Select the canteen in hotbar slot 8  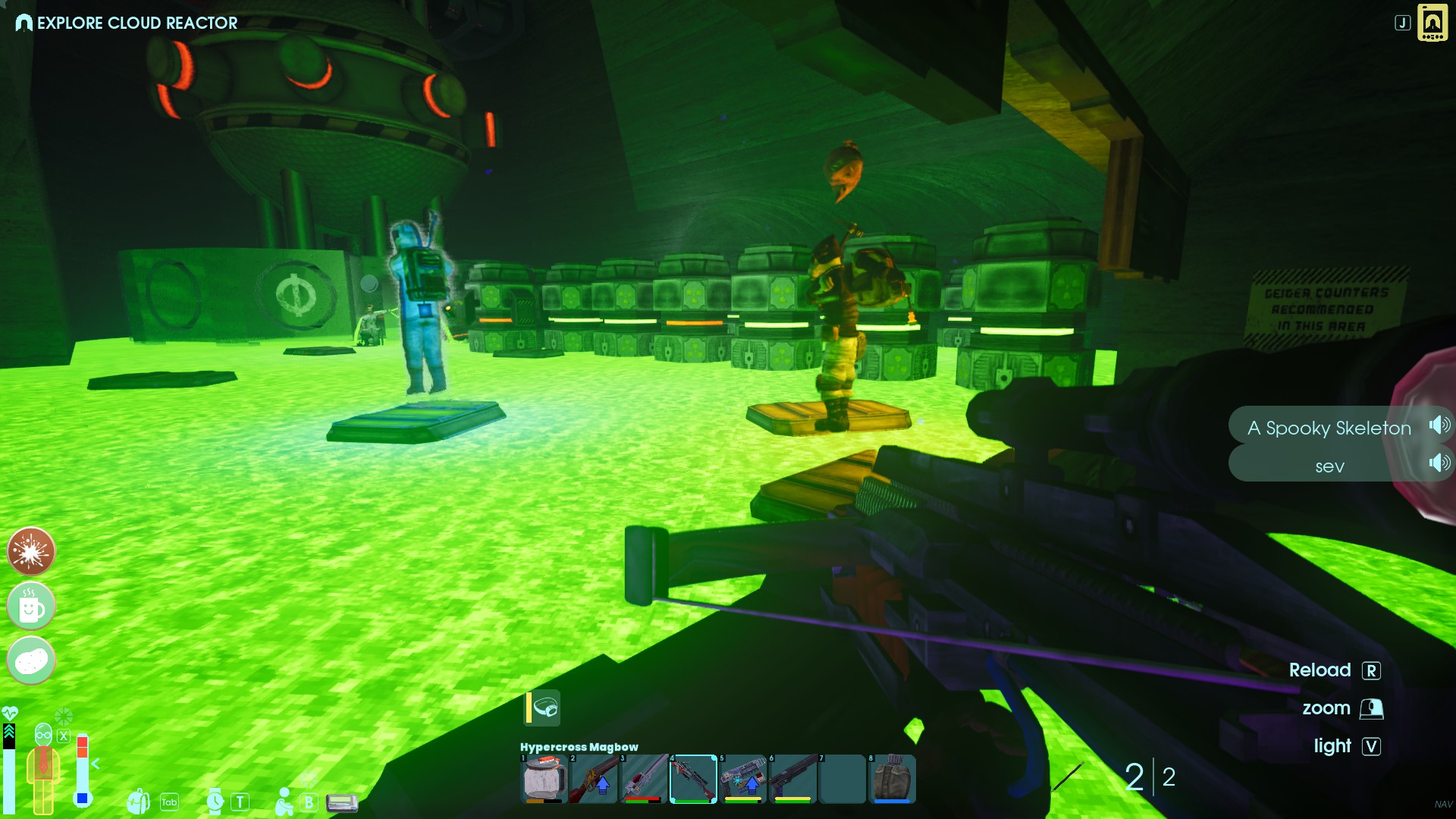coord(892,778)
